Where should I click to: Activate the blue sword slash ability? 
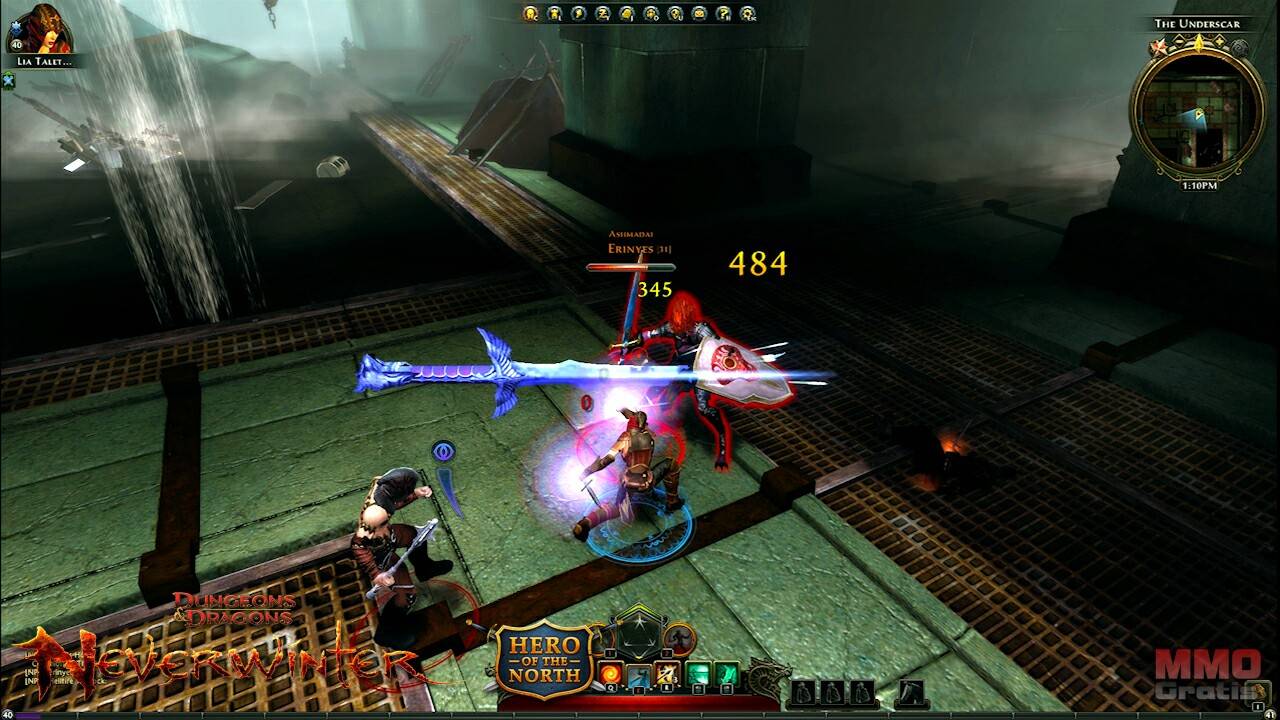(638, 675)
